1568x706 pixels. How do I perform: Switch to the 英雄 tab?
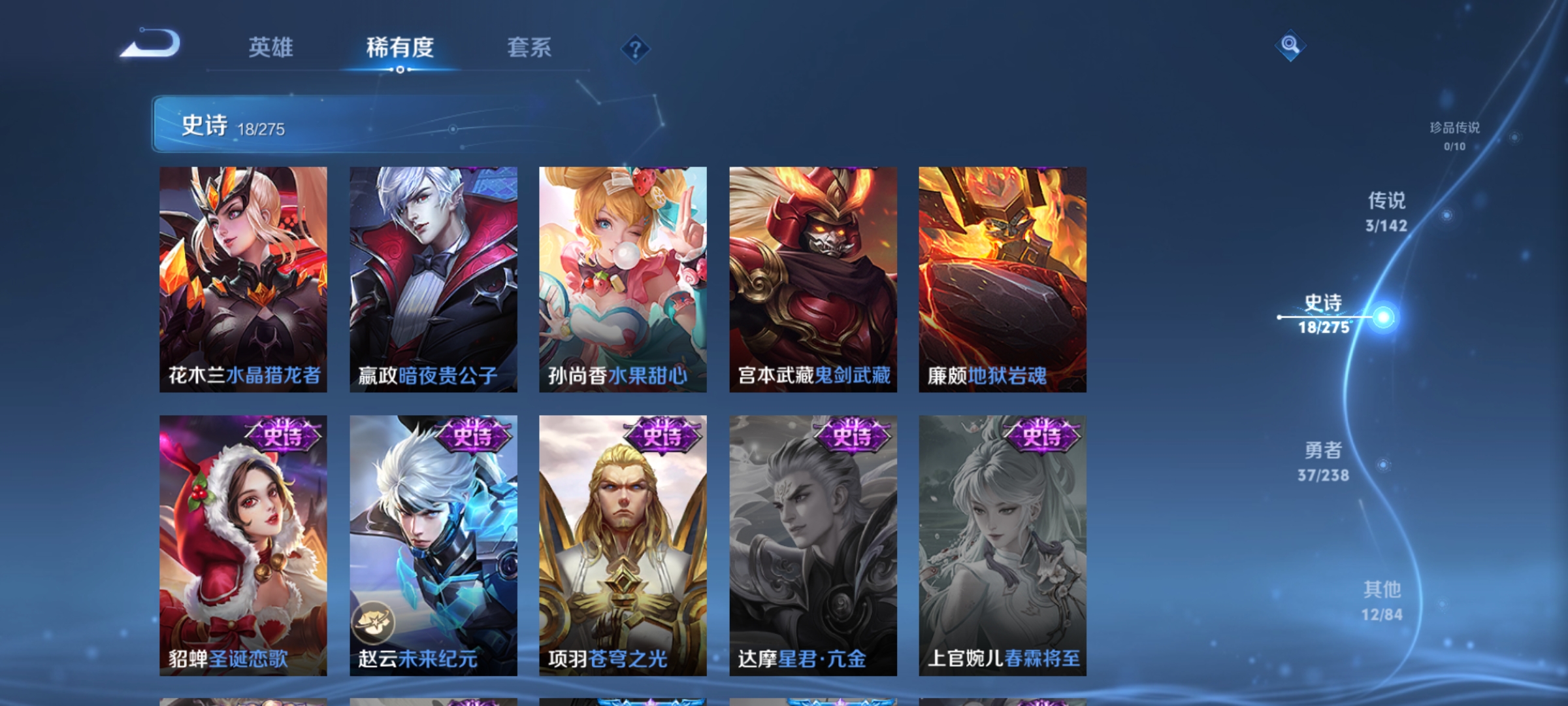point(271,48)
